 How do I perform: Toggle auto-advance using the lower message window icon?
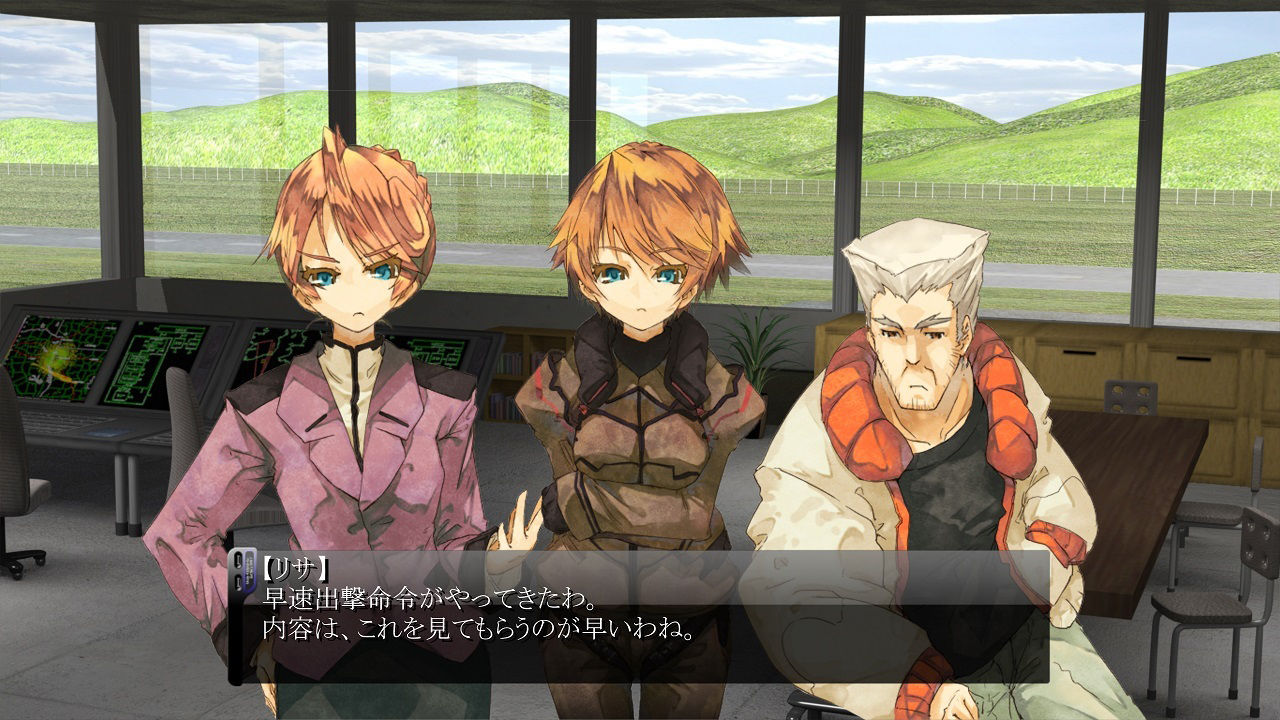(x=238, y=583)
